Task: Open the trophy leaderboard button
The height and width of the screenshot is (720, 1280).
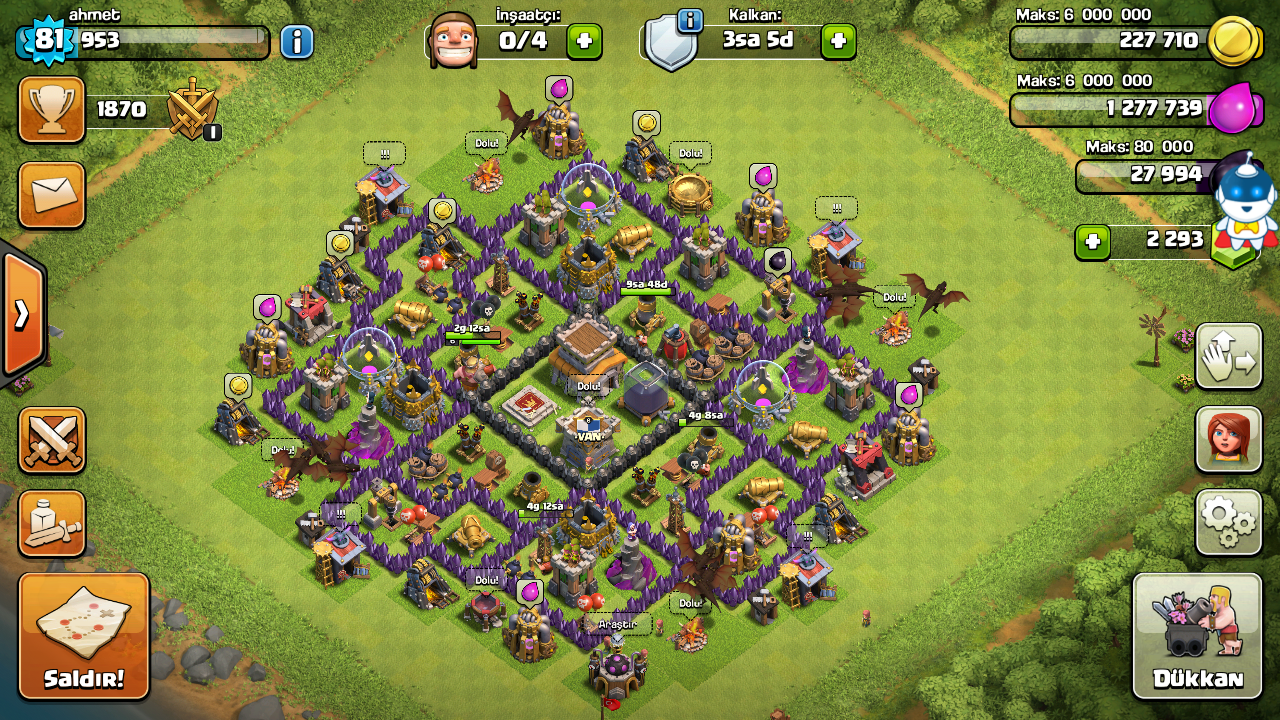Action: tap(52, 110)
